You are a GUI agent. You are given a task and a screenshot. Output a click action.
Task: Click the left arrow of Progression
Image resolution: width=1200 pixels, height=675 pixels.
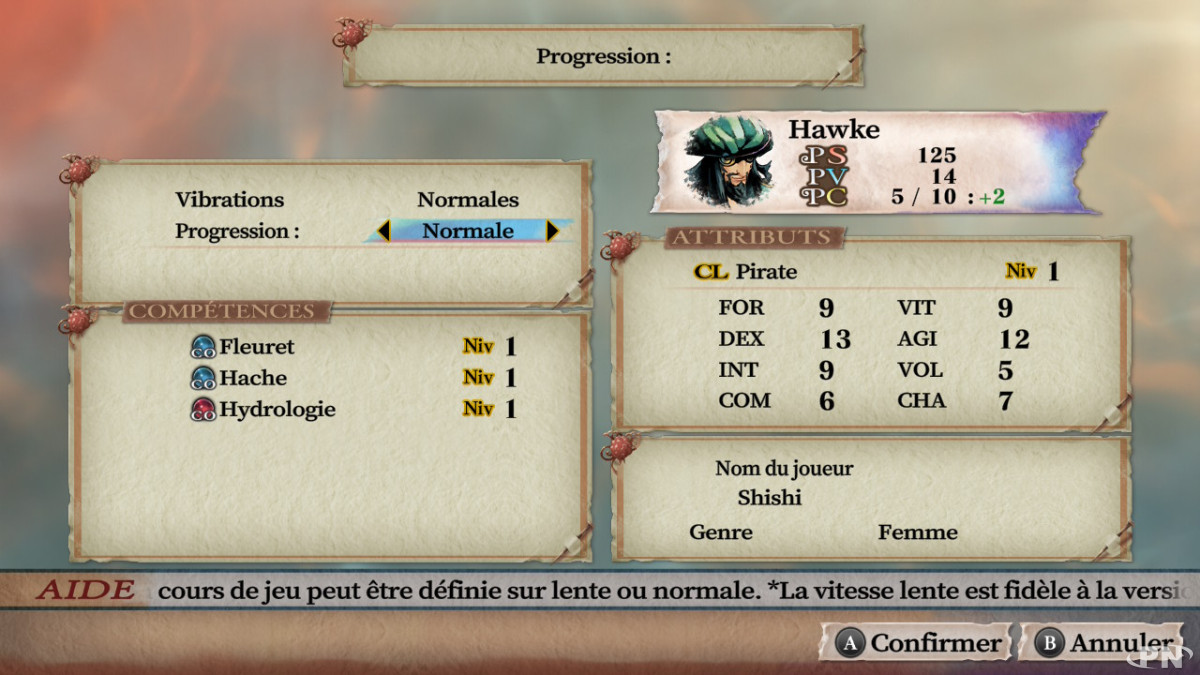383,231
